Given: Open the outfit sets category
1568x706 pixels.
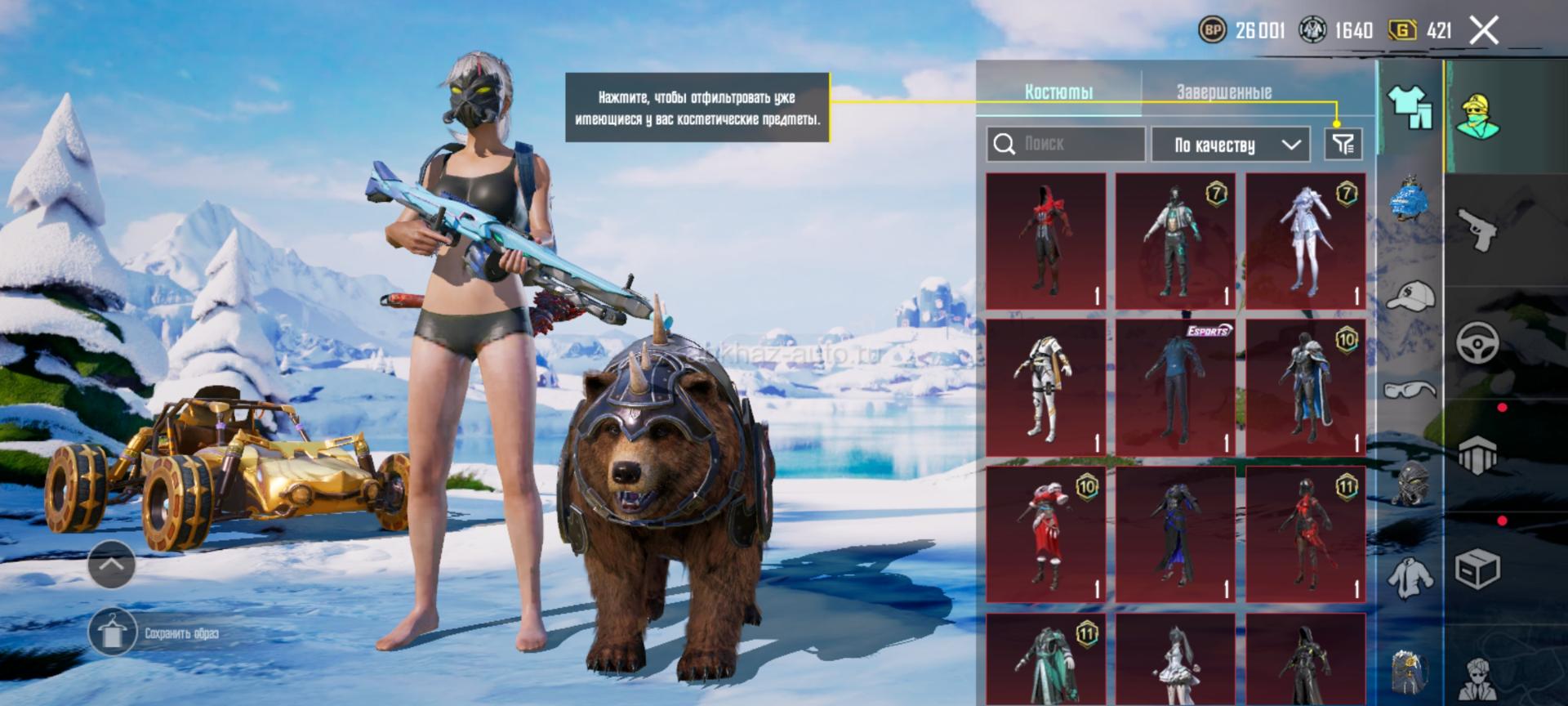Looking at the screenshot, I should [1410, 108].
